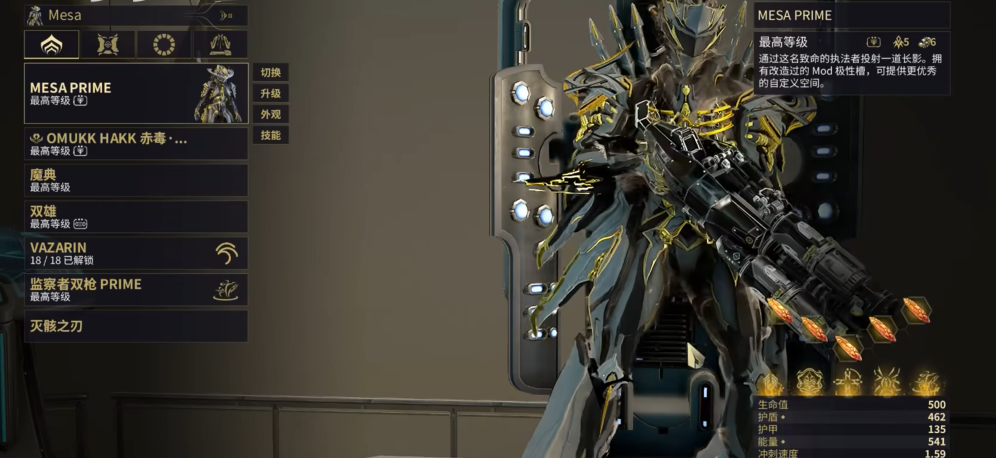Select the bow-shaped ability icon
Viewport: 996px width, 458px height.
pos(849,382)
